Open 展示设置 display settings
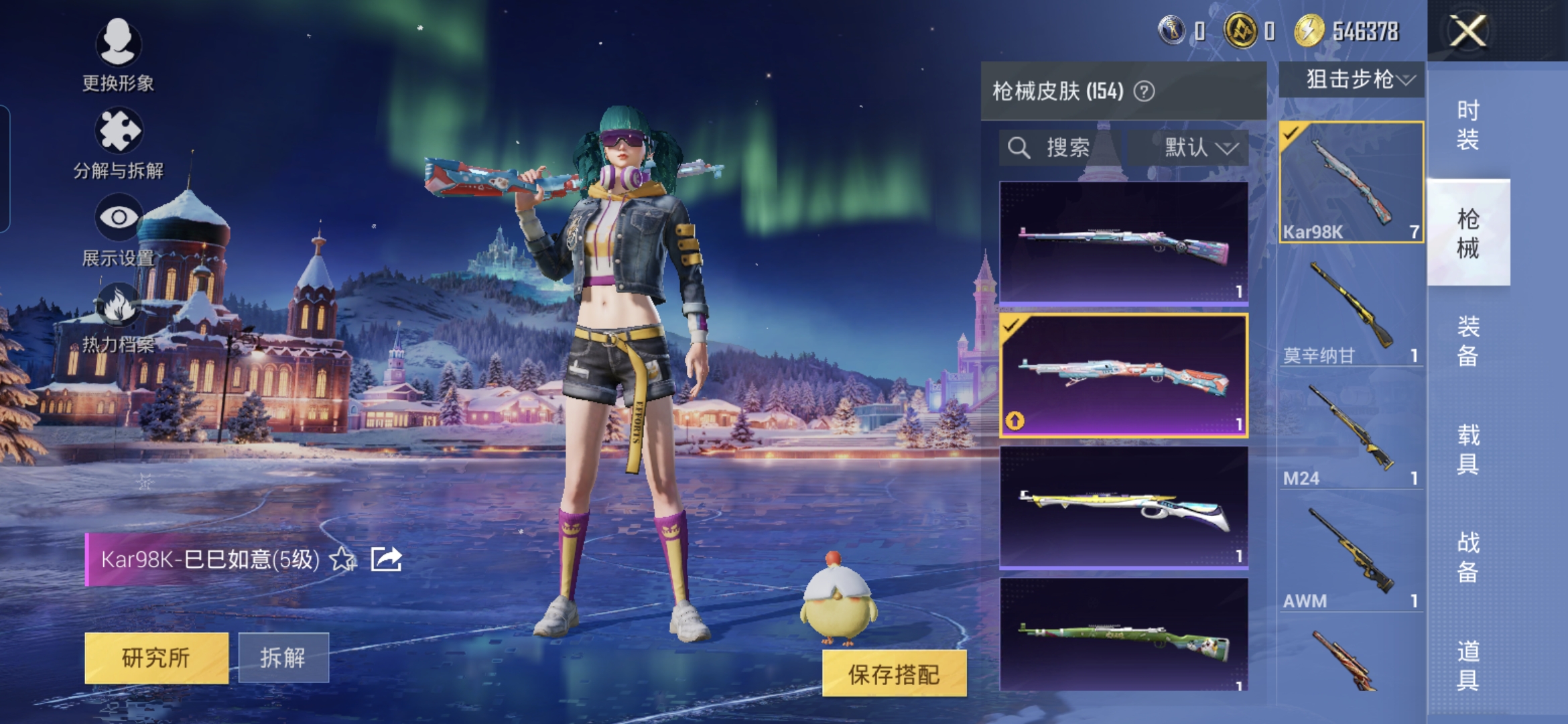Screen dimensions: 1568x724 point(118,229)
